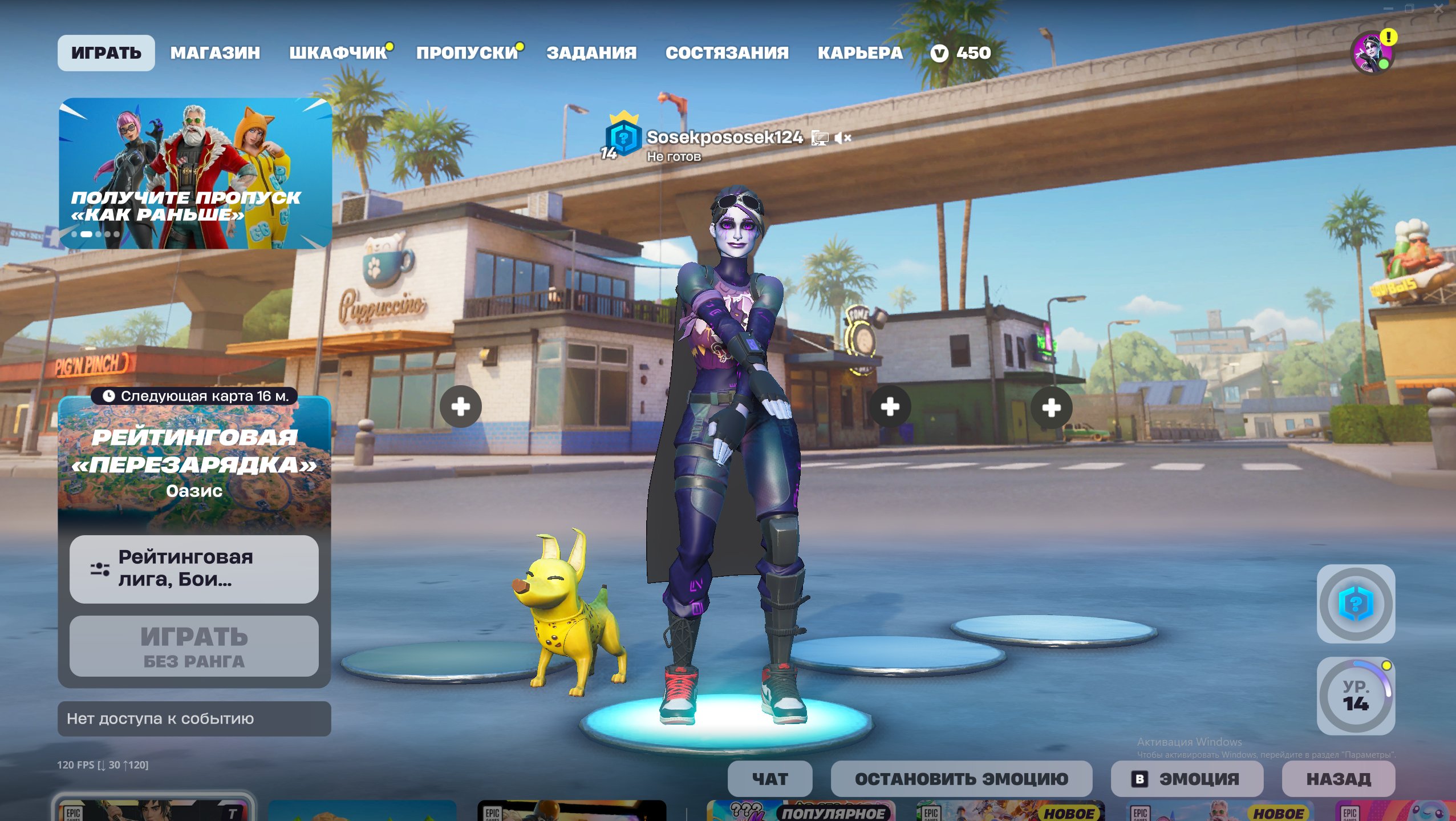The width and height of the screenshot is (1456, 821).
Task: Unmute the muted speaker icon by the player name
Action: [x=843, y=138]
